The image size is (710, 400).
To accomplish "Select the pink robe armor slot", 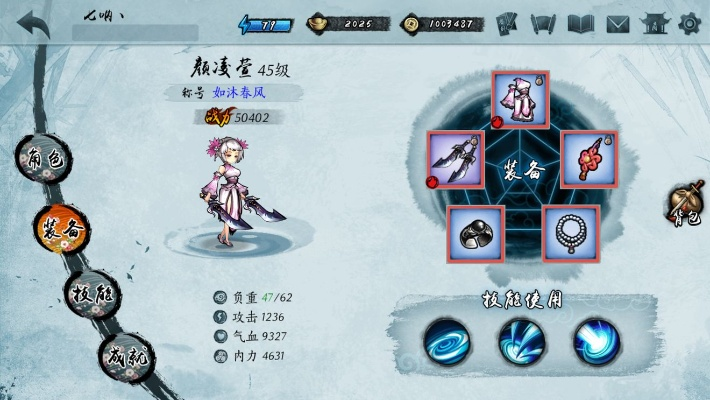I will pyautogui.click(x=520, y=99).
